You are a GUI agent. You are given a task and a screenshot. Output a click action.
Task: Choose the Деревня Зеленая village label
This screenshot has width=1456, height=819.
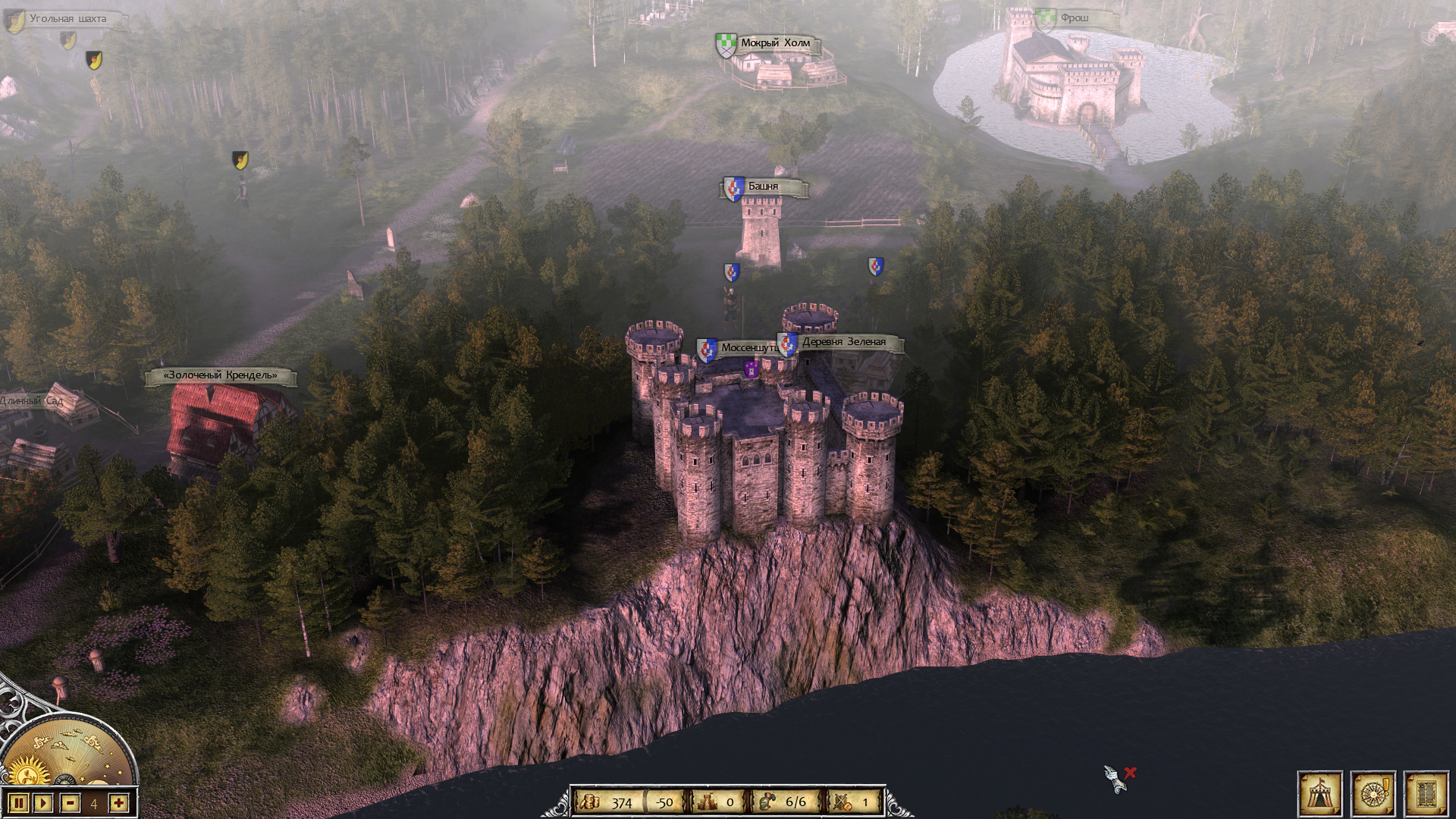tap(843, 342)
